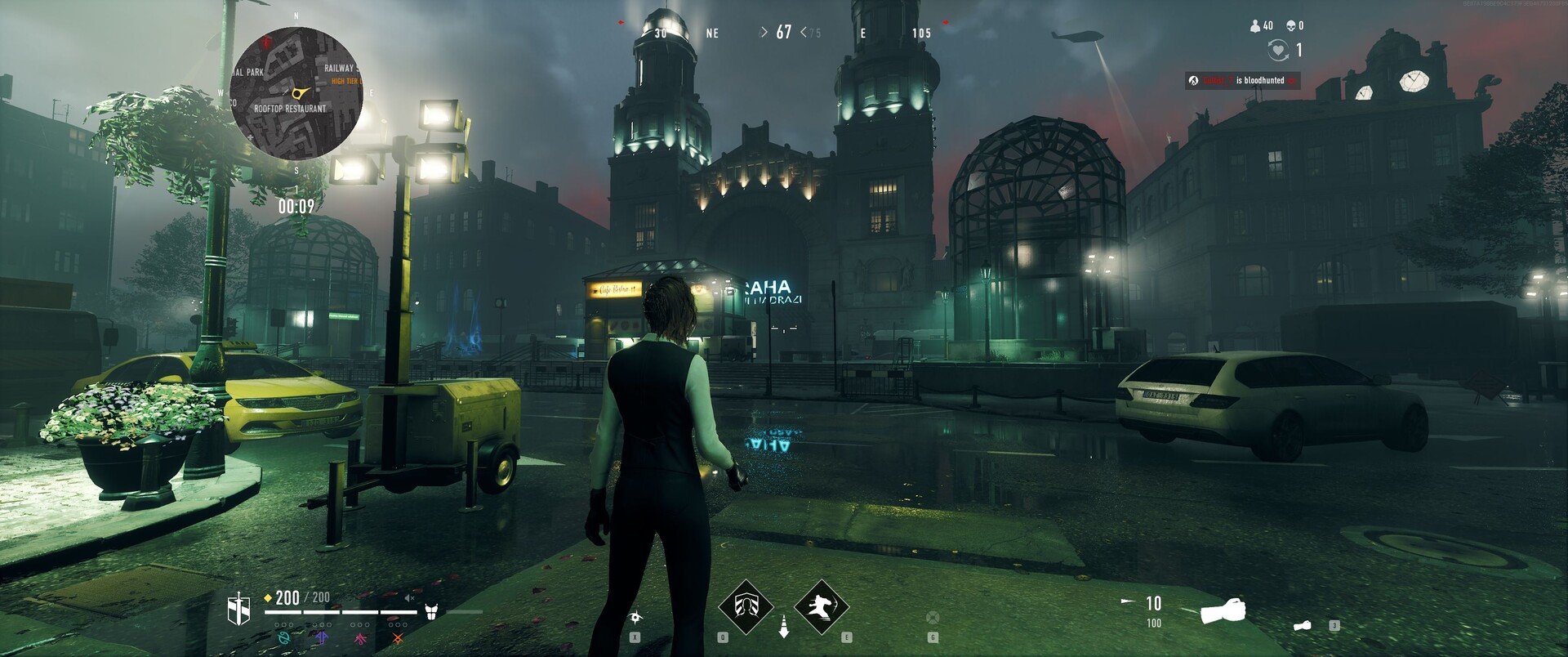Click the heart with arrows extra-life icon

[1277, 51]
